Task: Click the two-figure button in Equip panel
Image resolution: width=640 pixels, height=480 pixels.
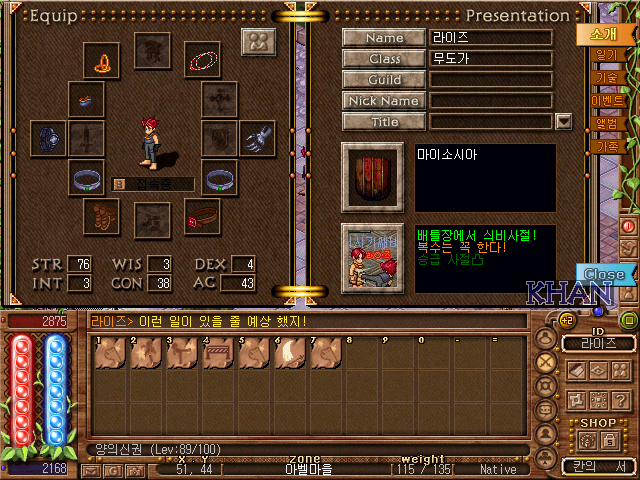Action: tap(258, 43)
